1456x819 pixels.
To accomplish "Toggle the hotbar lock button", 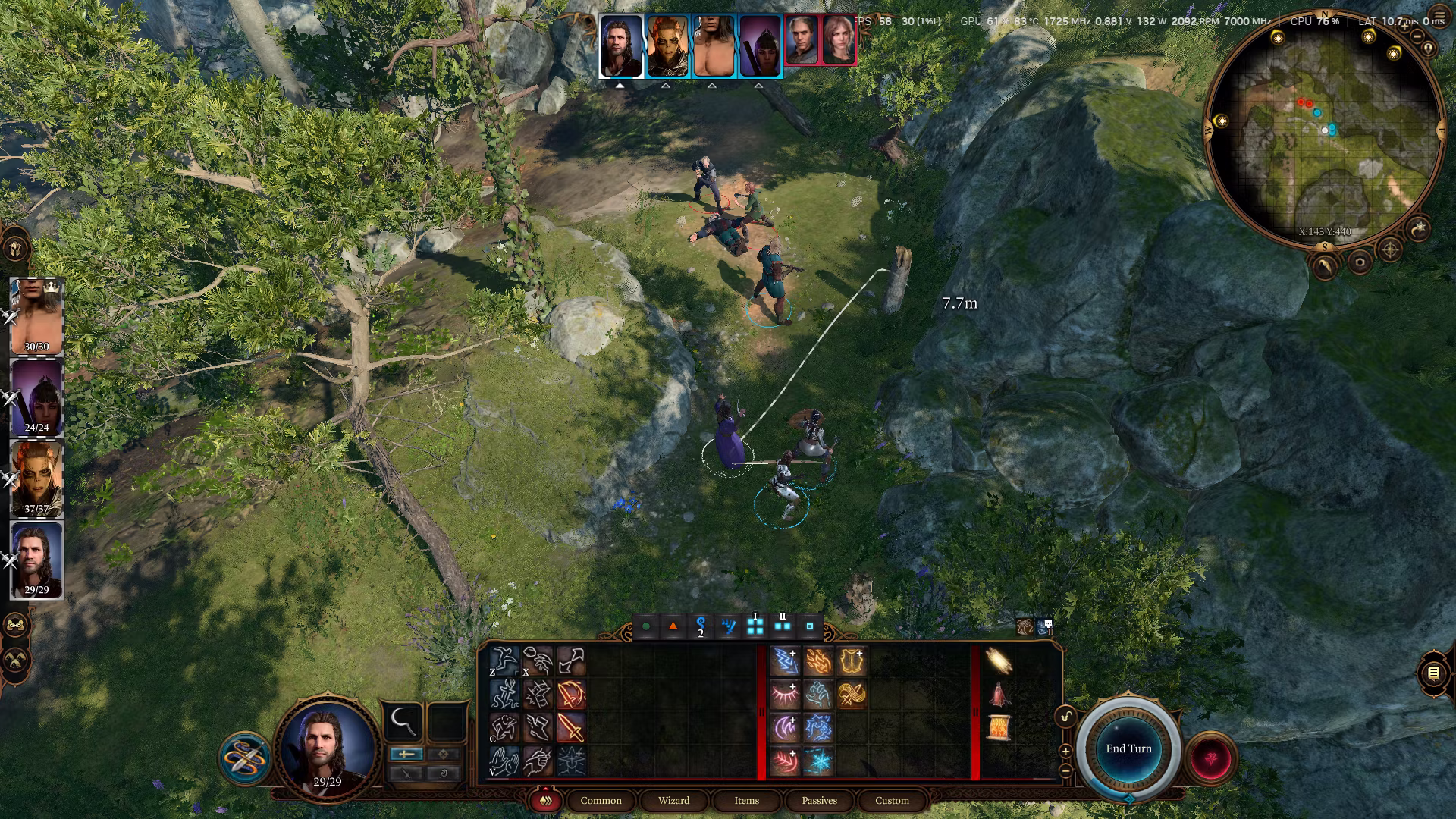I will tap(1066, 717).
